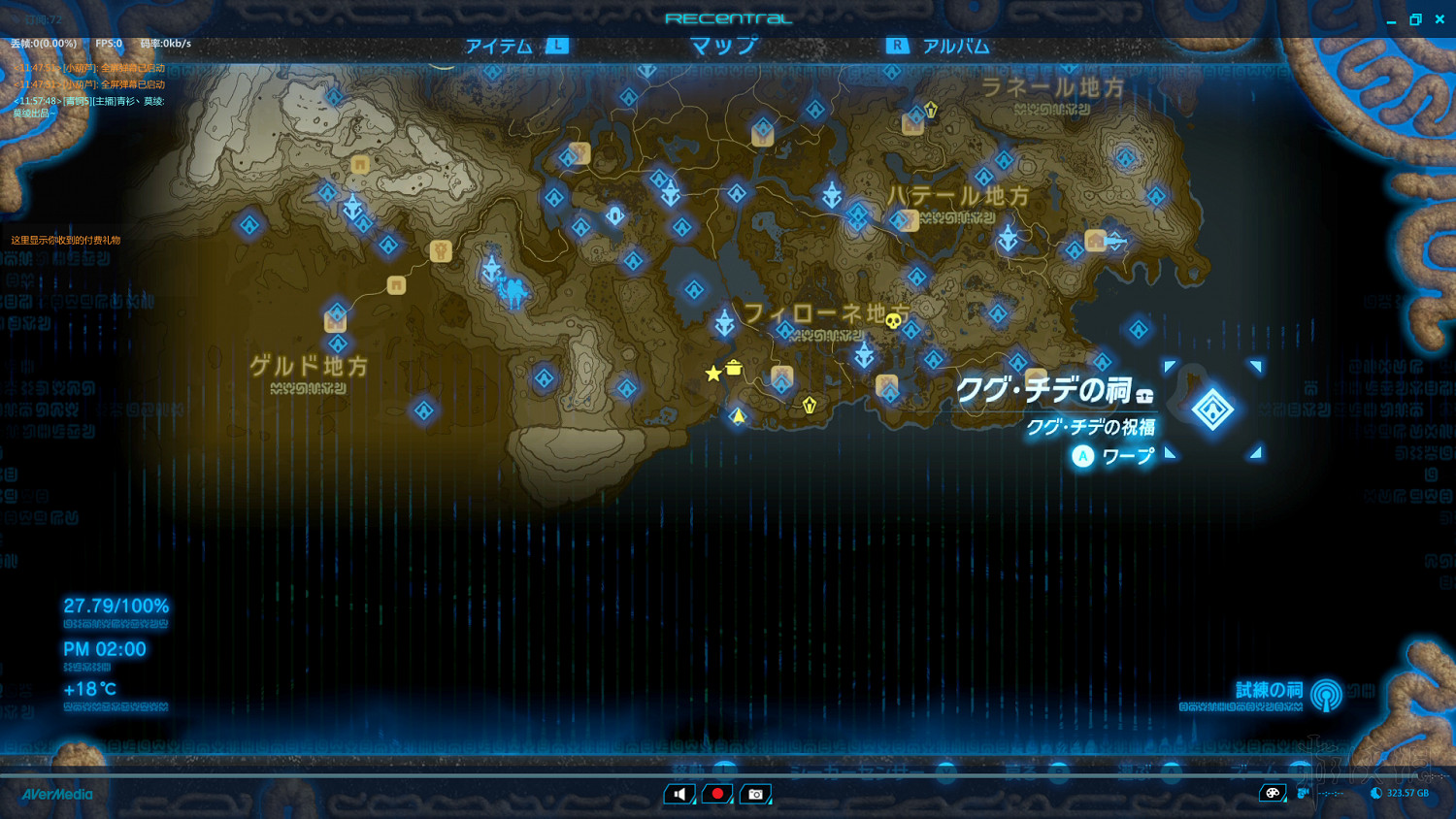Screen dimensions: 1456x819
Task: Expand the corner arrow on the record button
Action: coord(734,803)
